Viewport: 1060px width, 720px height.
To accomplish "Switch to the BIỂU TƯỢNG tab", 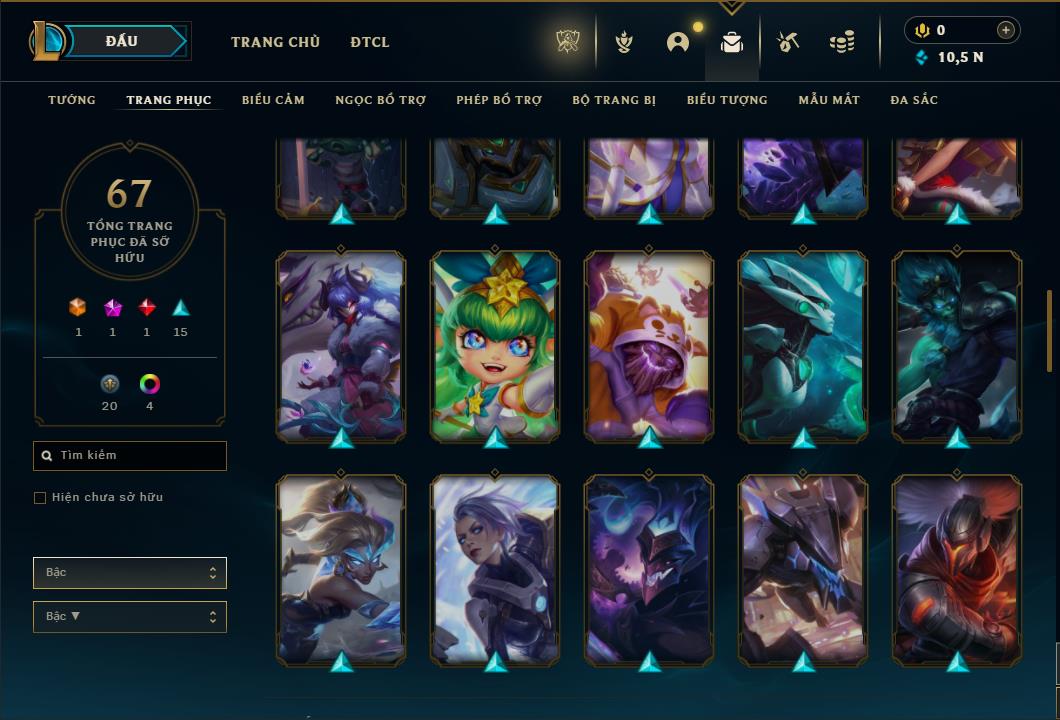I will [727, 100].
